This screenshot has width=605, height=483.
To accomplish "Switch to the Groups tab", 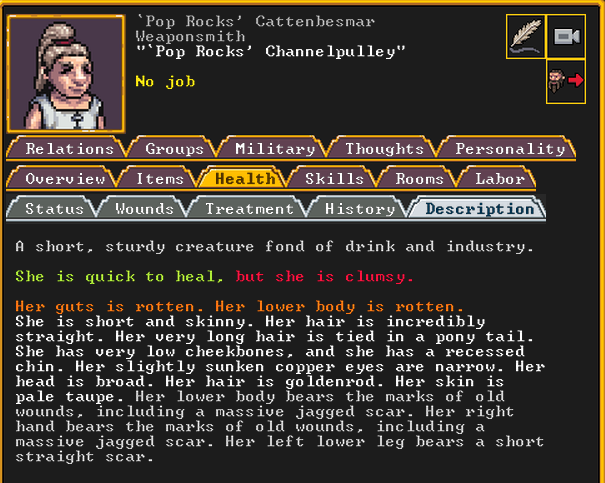I will tap(174, 149).
